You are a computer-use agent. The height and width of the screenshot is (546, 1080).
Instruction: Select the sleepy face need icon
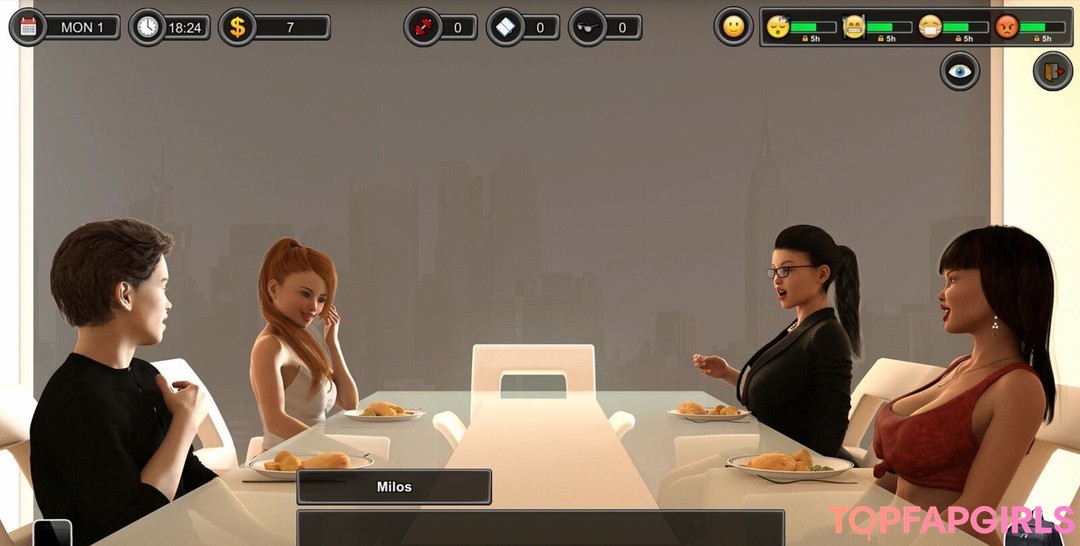pyautogui.click(x=777, y=26)
